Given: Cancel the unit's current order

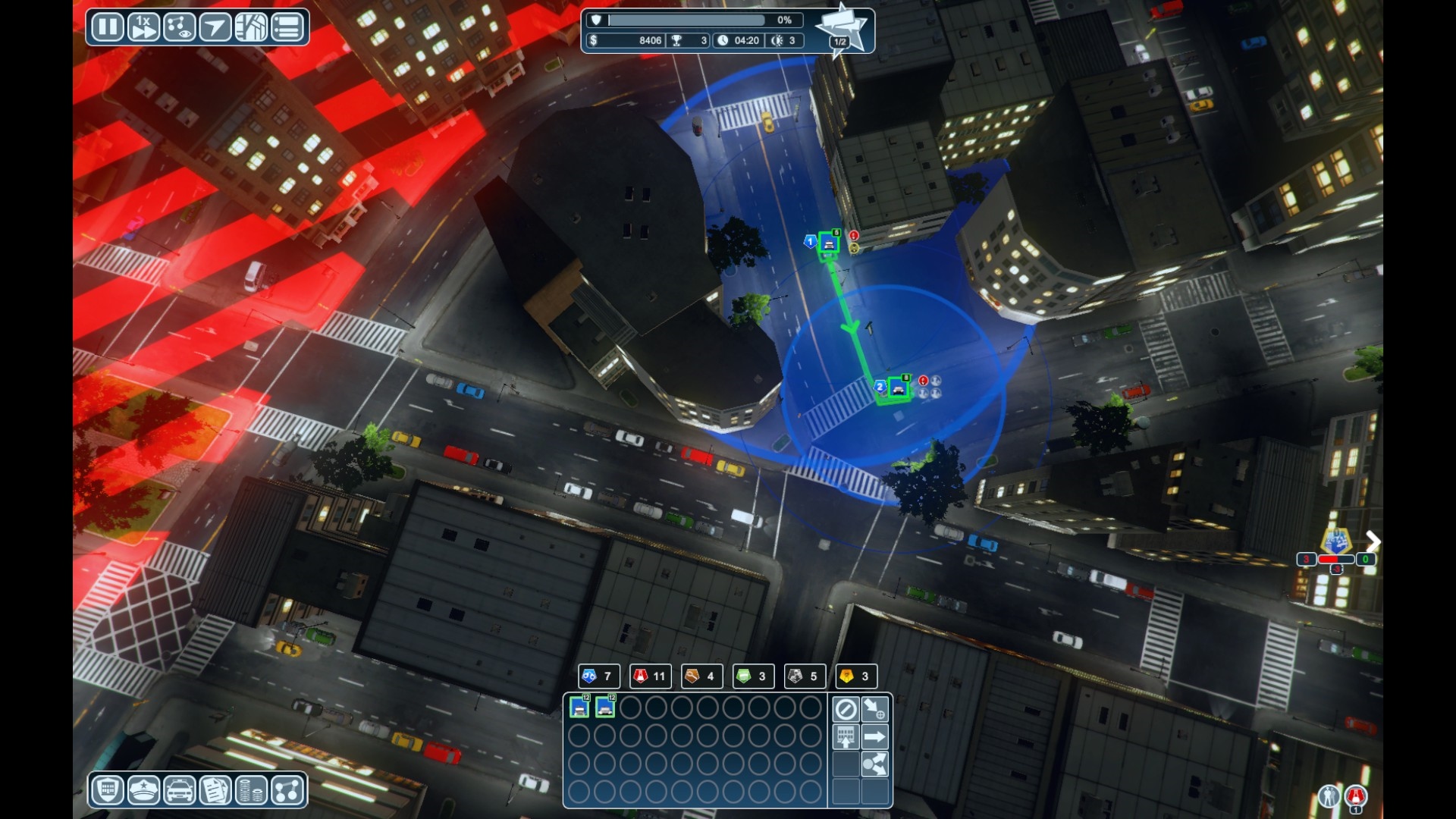Looking at the screenshot, I should [x=846, y=709].
